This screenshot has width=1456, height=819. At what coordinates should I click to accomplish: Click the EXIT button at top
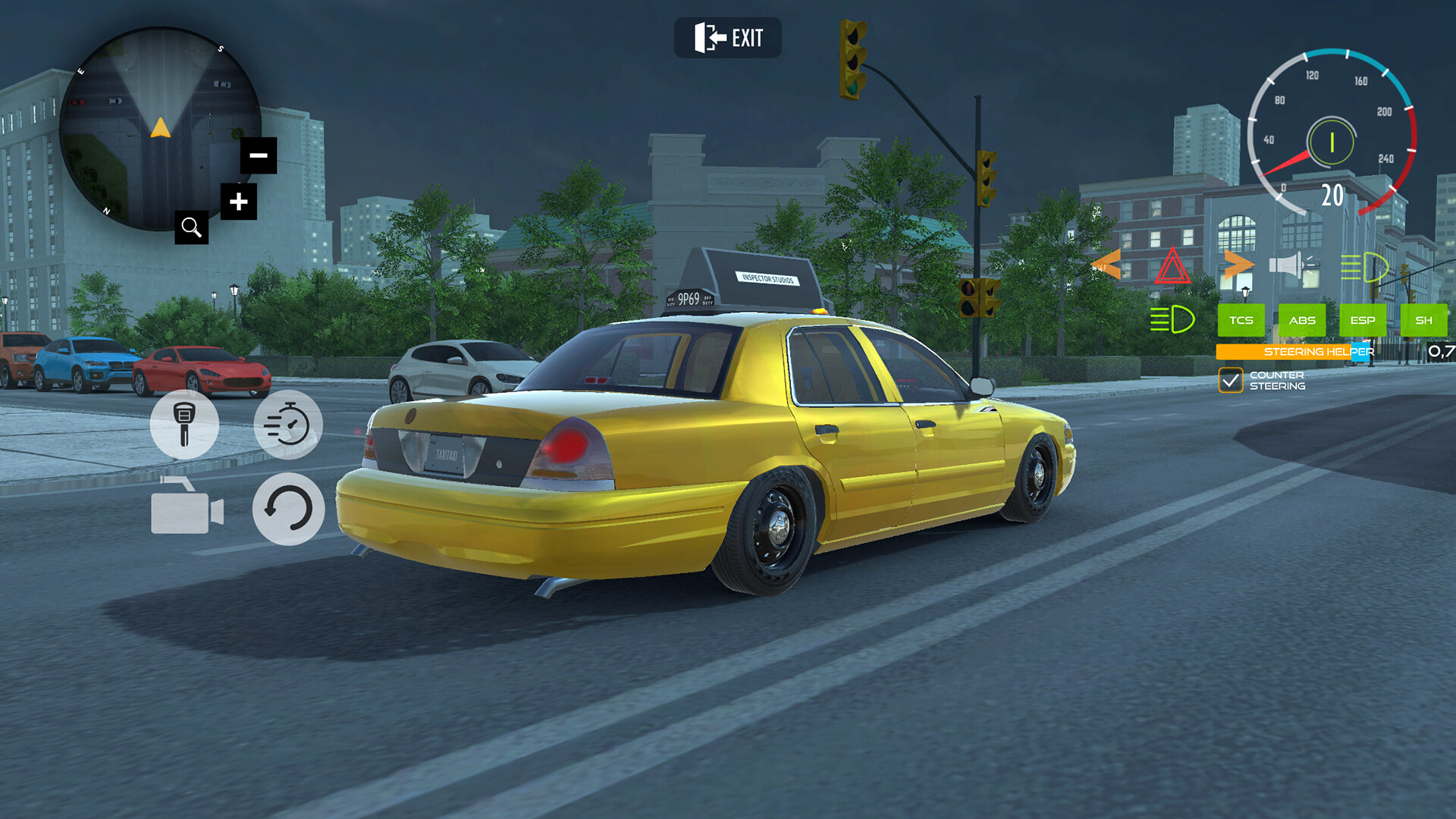[730, 38]
